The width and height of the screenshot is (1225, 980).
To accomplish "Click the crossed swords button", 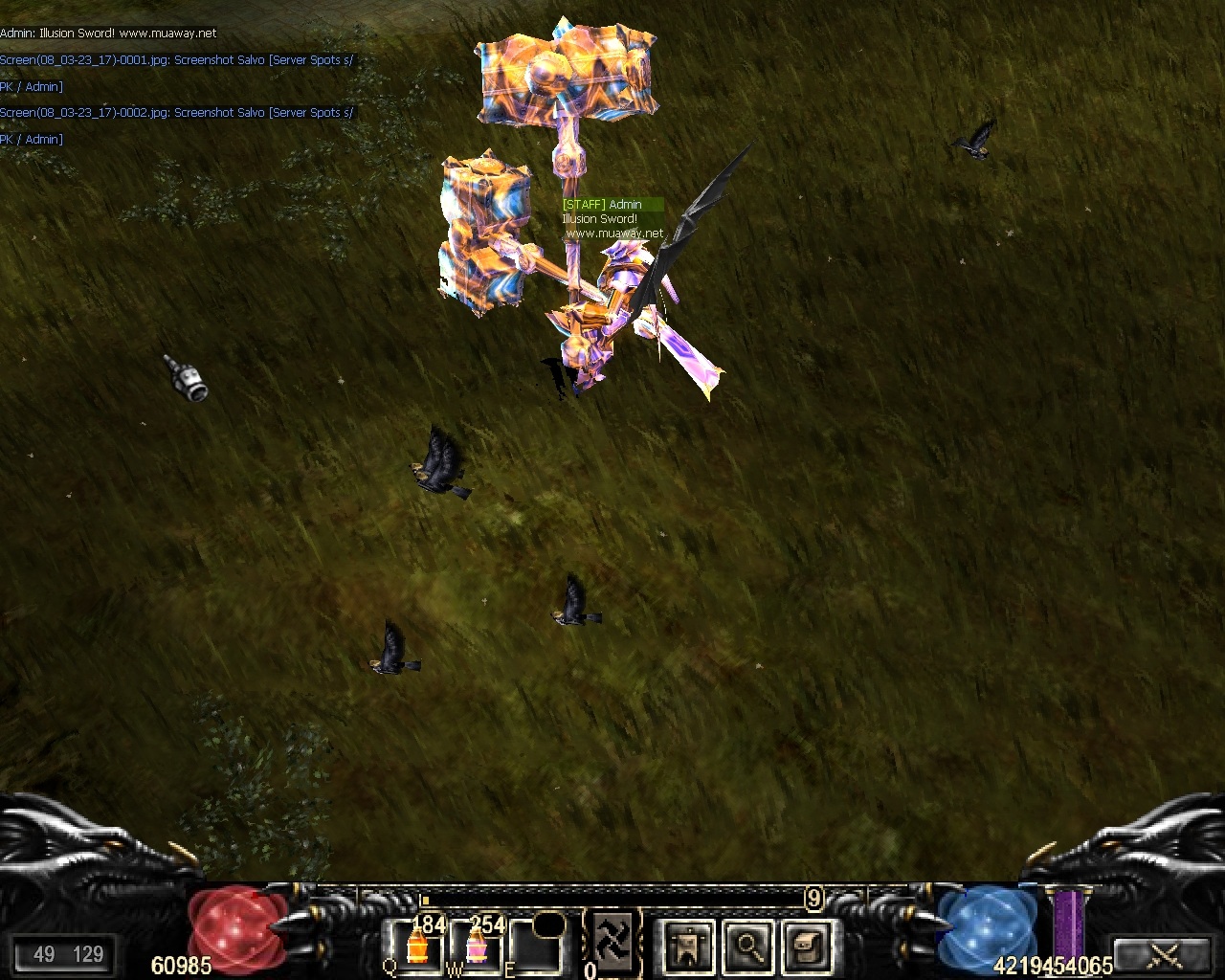I will coord(1165,954).
